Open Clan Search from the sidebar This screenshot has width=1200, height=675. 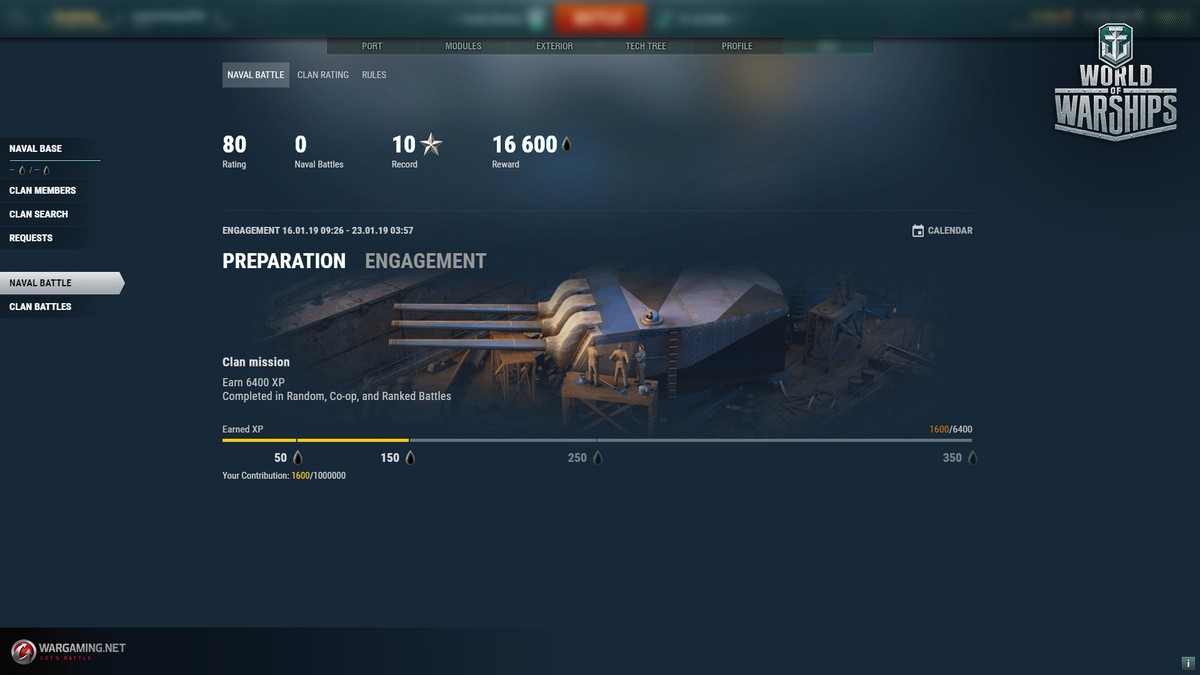[x=39, y=214]
